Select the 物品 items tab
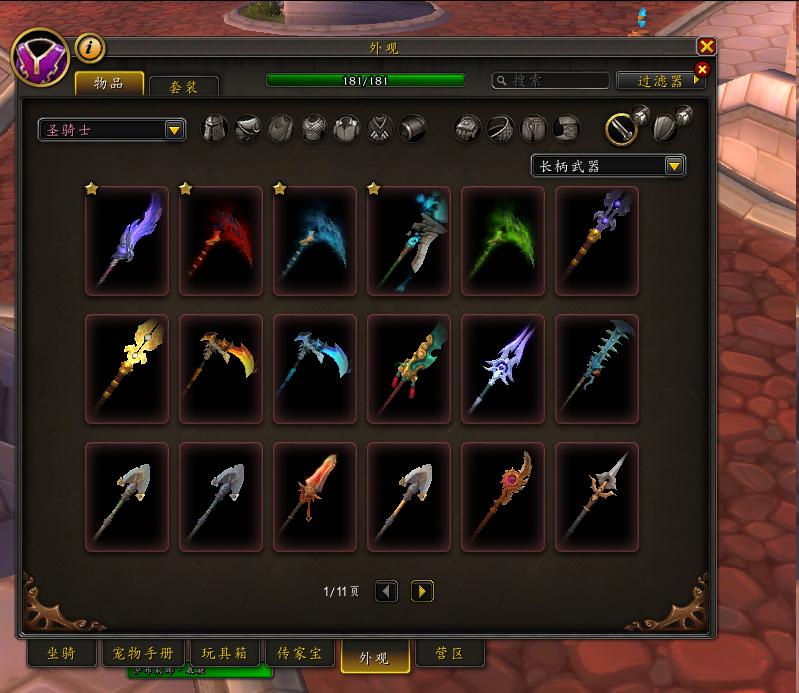Viewport: 799px width, 693px height. 109,83
